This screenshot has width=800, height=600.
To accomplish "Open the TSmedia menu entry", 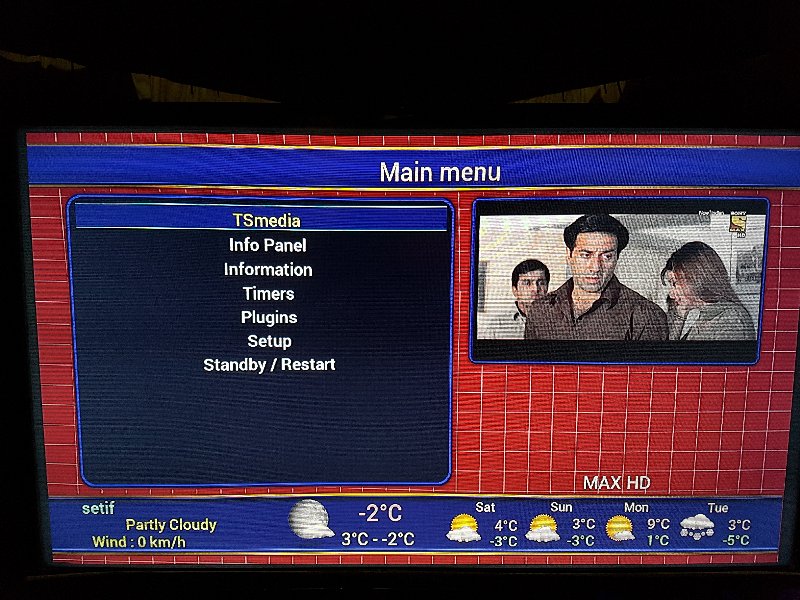I will [266, 220].
